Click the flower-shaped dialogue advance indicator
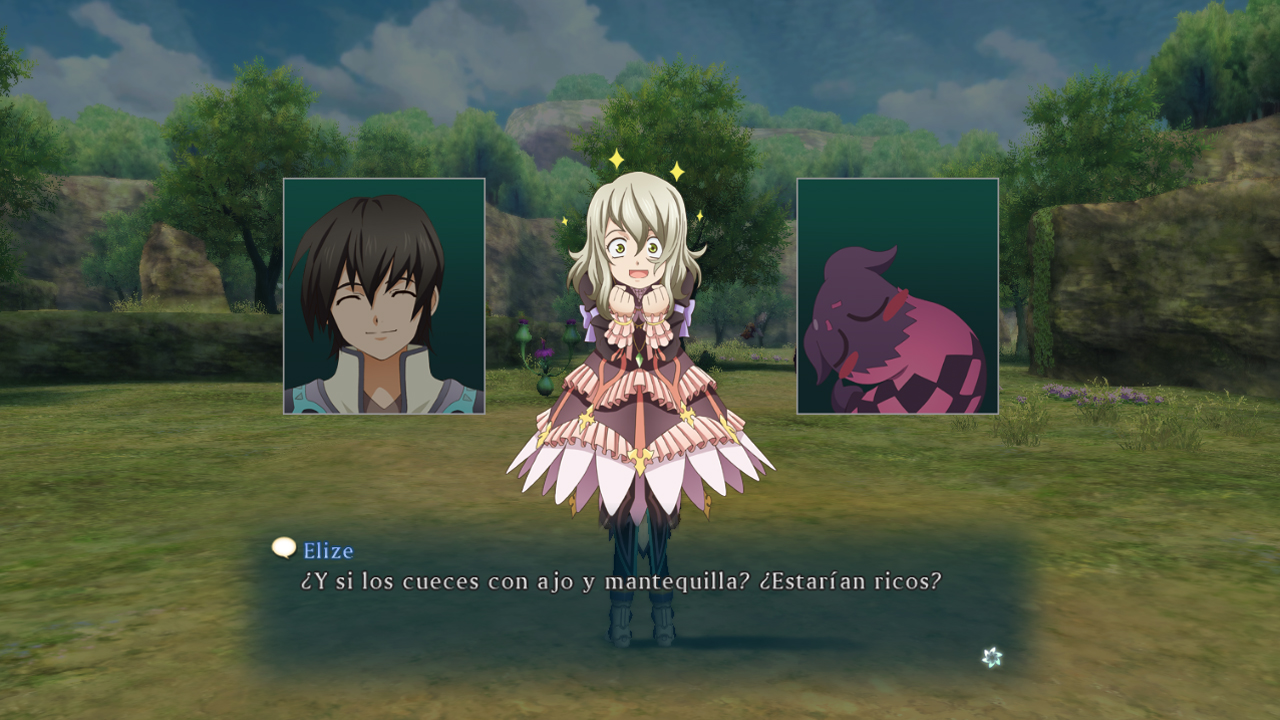Viewport: 1280px width, 720px height. pyautogui.click(x=991, y=657)
